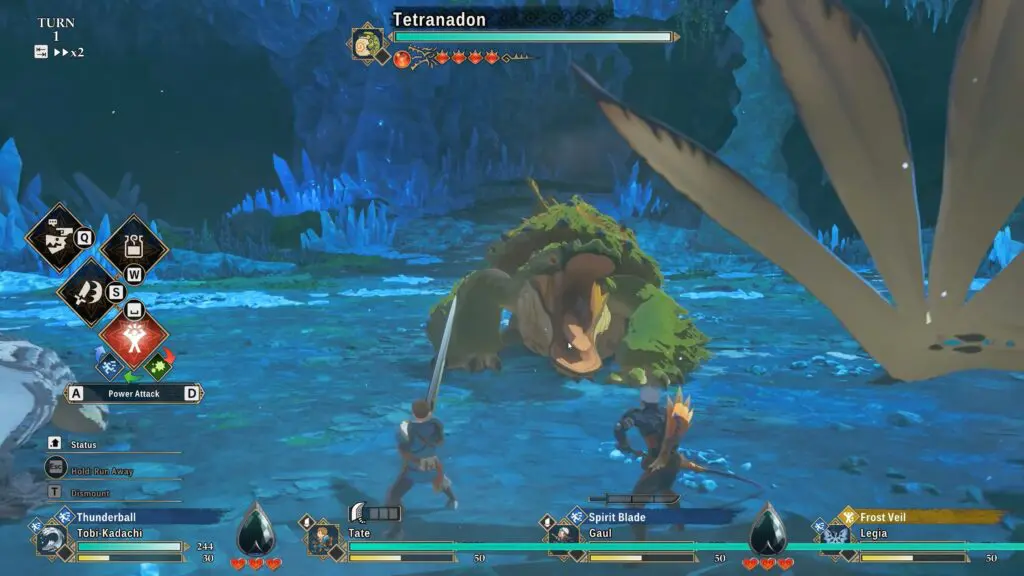Viewport: 1024px width, 576px height.
Task: Select Tate's character portrait
Action: [323, 541]
